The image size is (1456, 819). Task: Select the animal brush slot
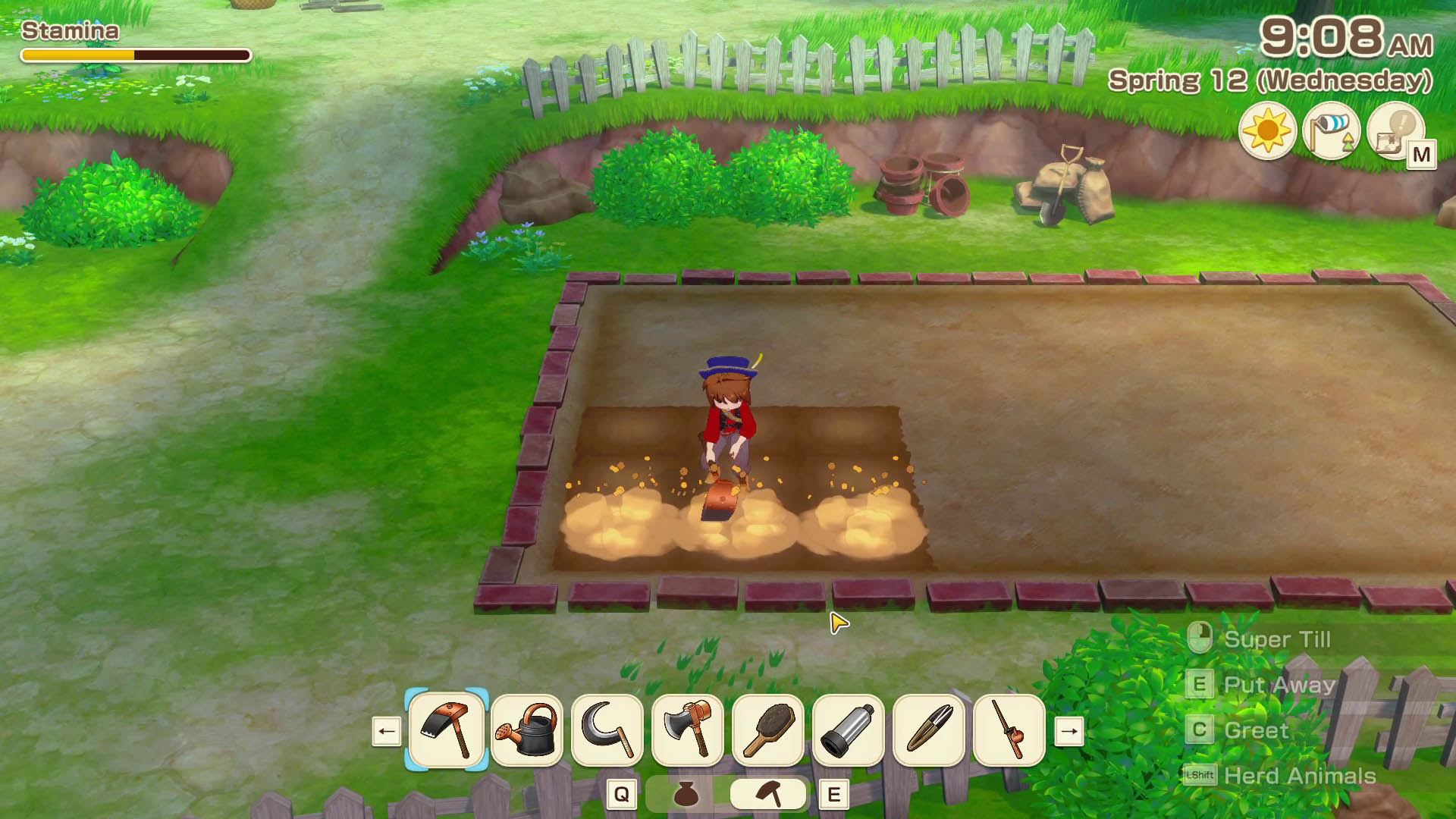(768, 730)
